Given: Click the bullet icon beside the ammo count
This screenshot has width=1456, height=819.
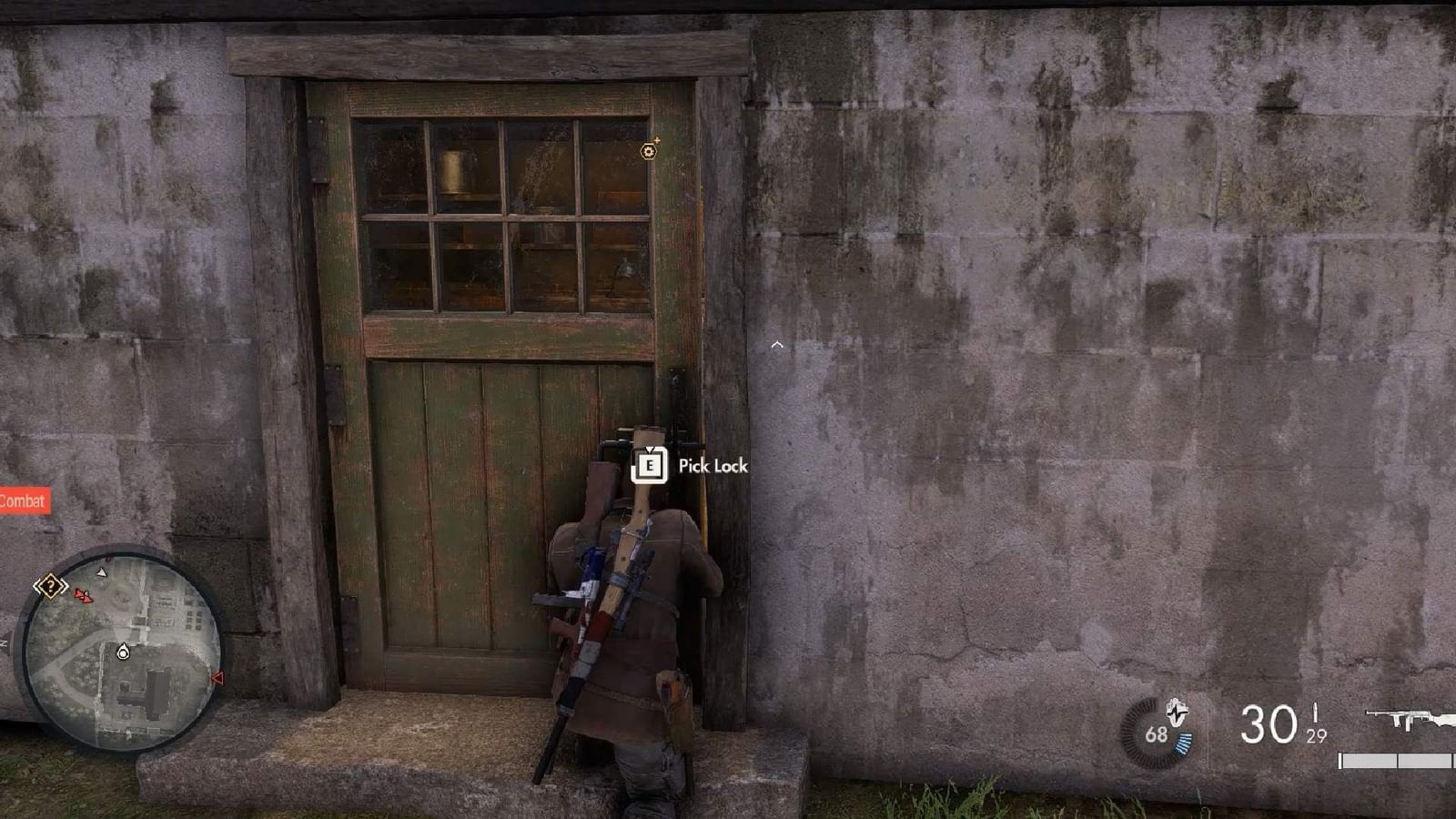Looking at the screenshot, I should [x=1316, y=715].
